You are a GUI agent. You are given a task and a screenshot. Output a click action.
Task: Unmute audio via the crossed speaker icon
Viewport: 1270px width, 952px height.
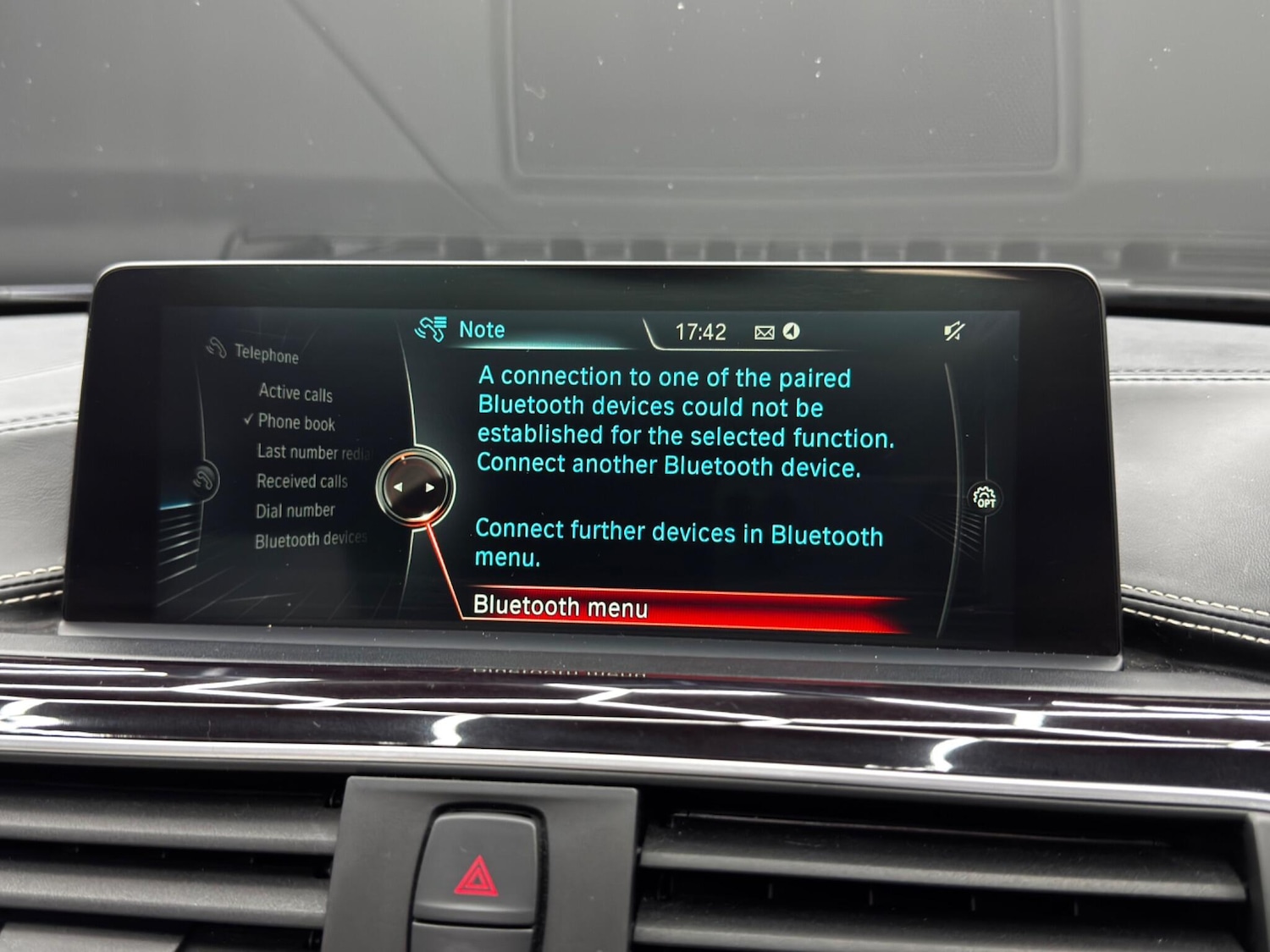coord(950,330)
